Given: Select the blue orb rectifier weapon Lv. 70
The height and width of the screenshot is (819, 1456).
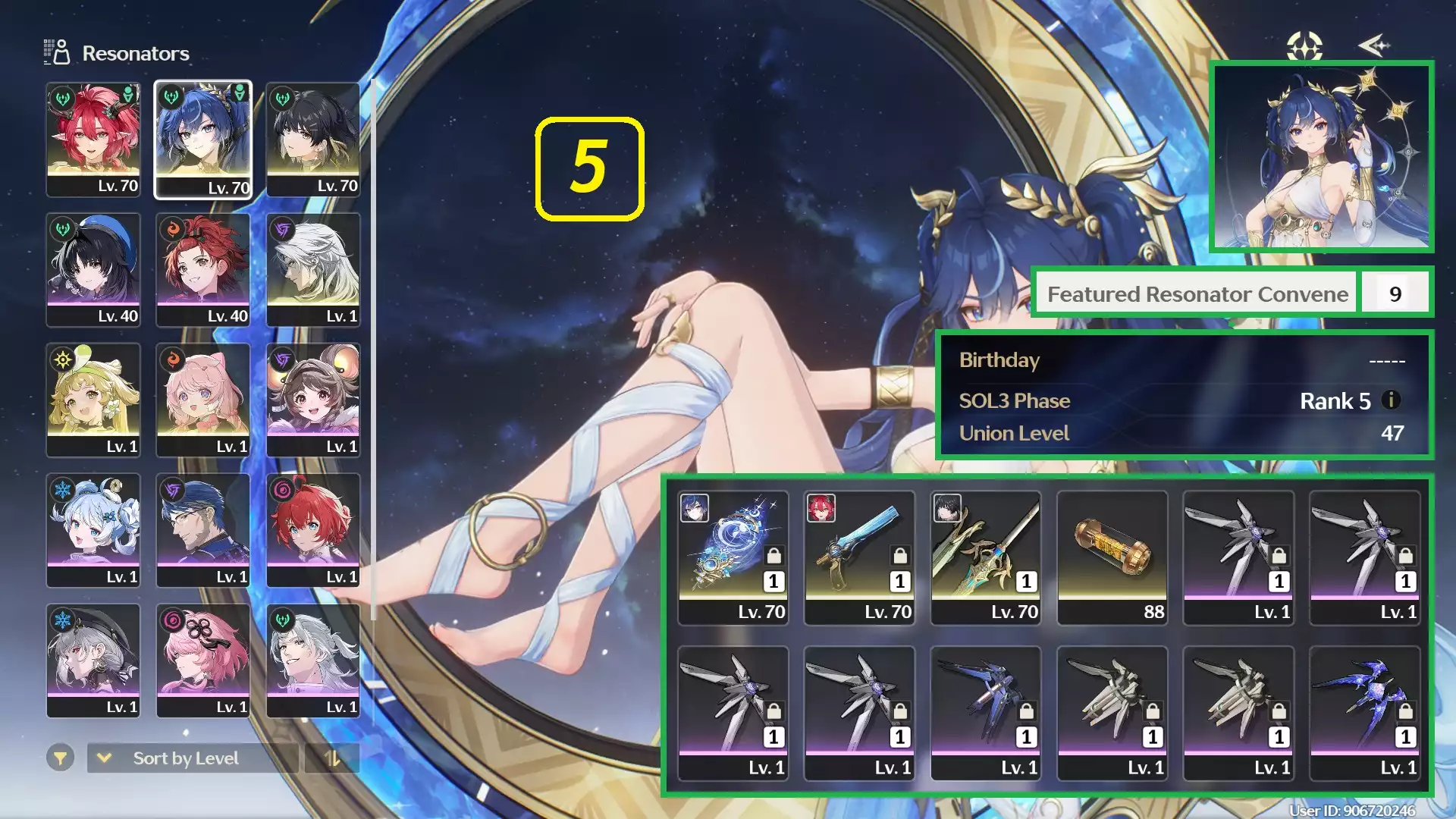Looking at the screenshot, I should point(733,557).
